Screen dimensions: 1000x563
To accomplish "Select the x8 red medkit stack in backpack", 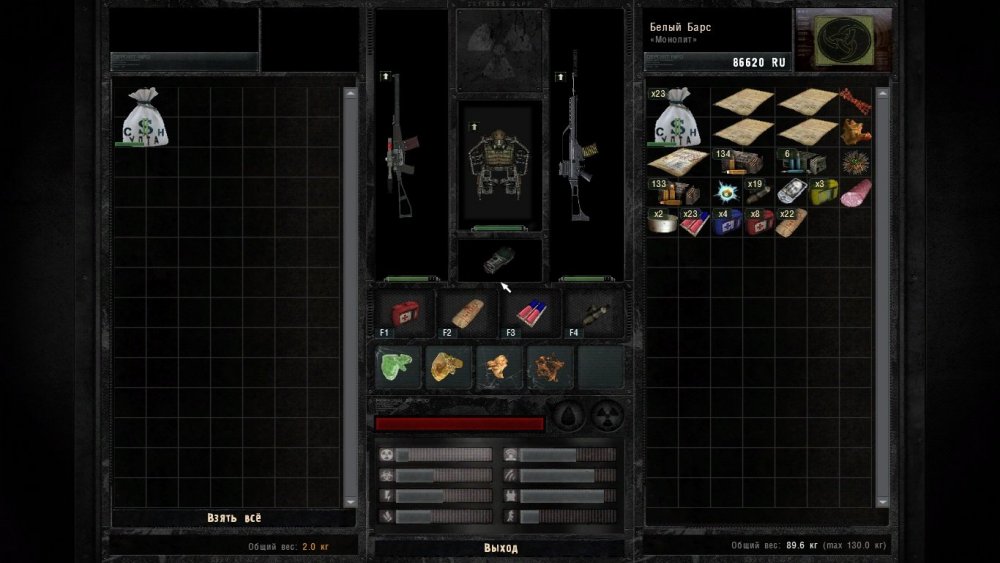I will 760,221.
